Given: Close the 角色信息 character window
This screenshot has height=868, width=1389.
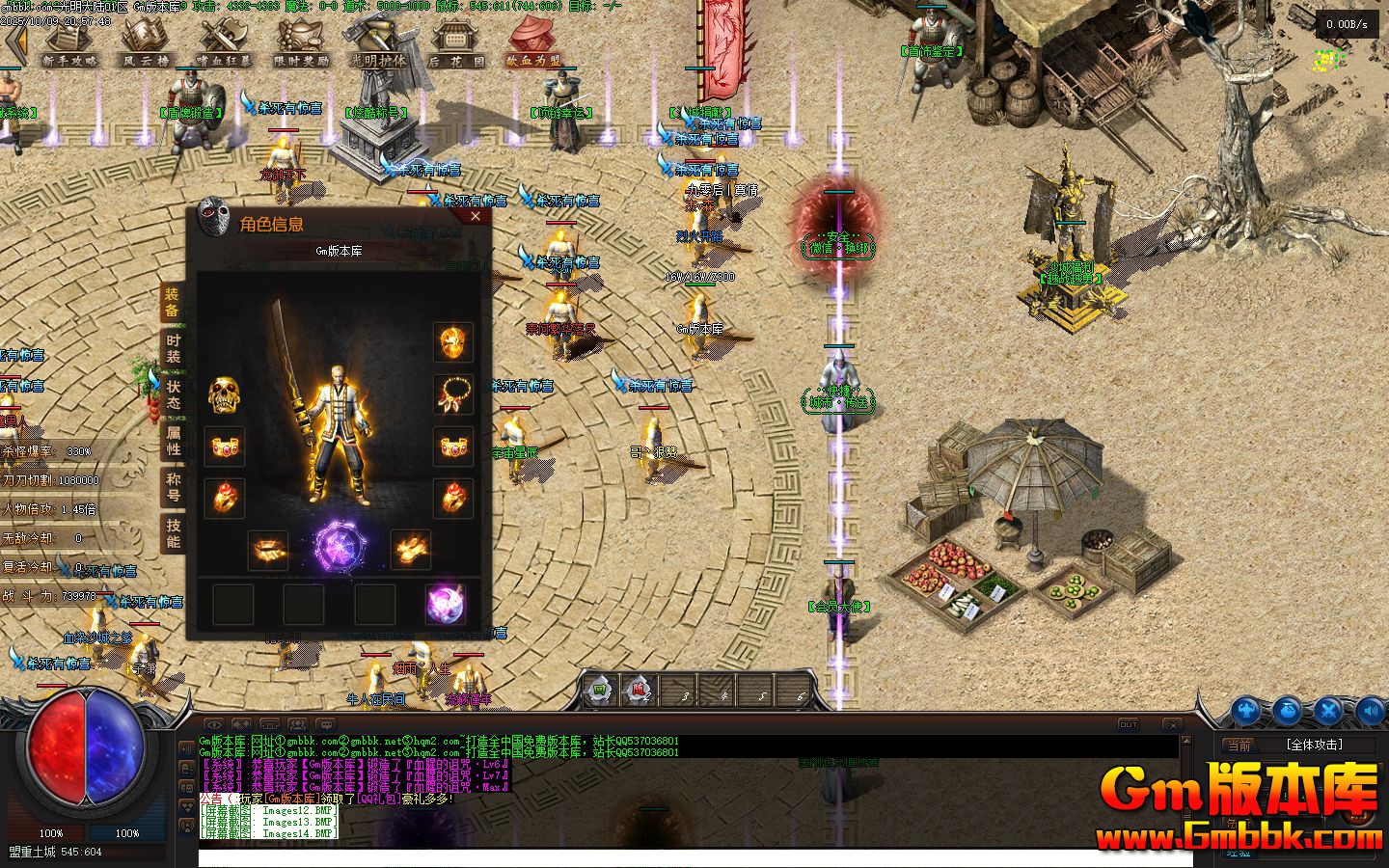Looking at the screenshot, I should coord(475,218).
